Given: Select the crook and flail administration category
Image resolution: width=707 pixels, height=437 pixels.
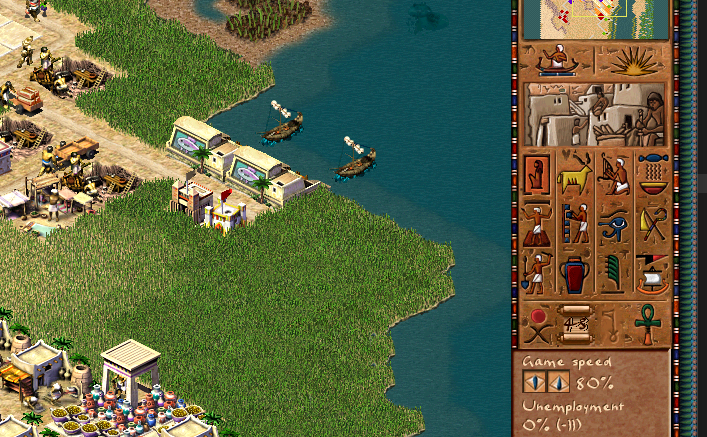Looking at the screenshot, I should [652, 224].
